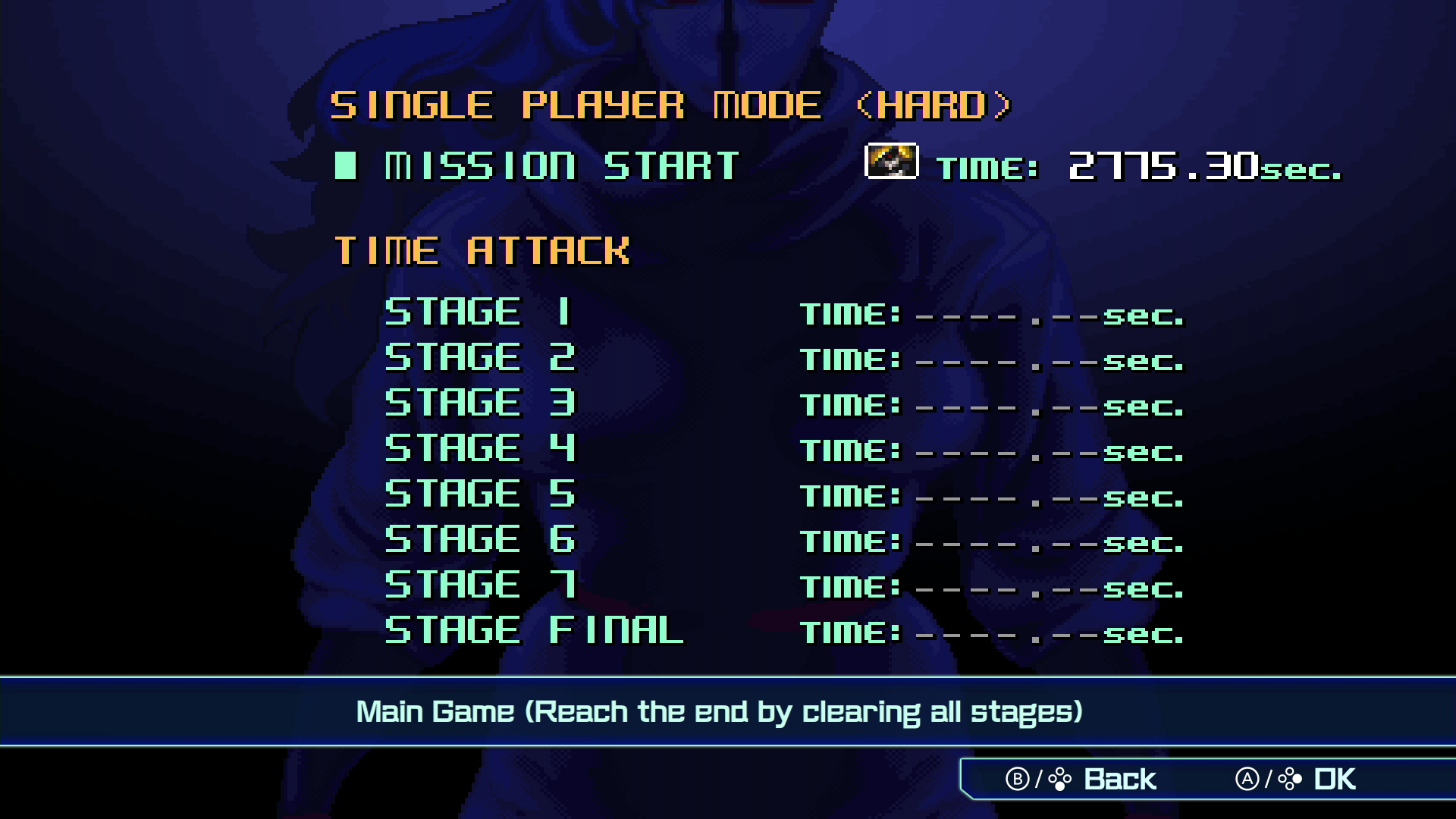This screenshot has height=819, width=1456.
Task: Select the Stage Final entry
Action: pyautogui.click(x=534, y=630)
